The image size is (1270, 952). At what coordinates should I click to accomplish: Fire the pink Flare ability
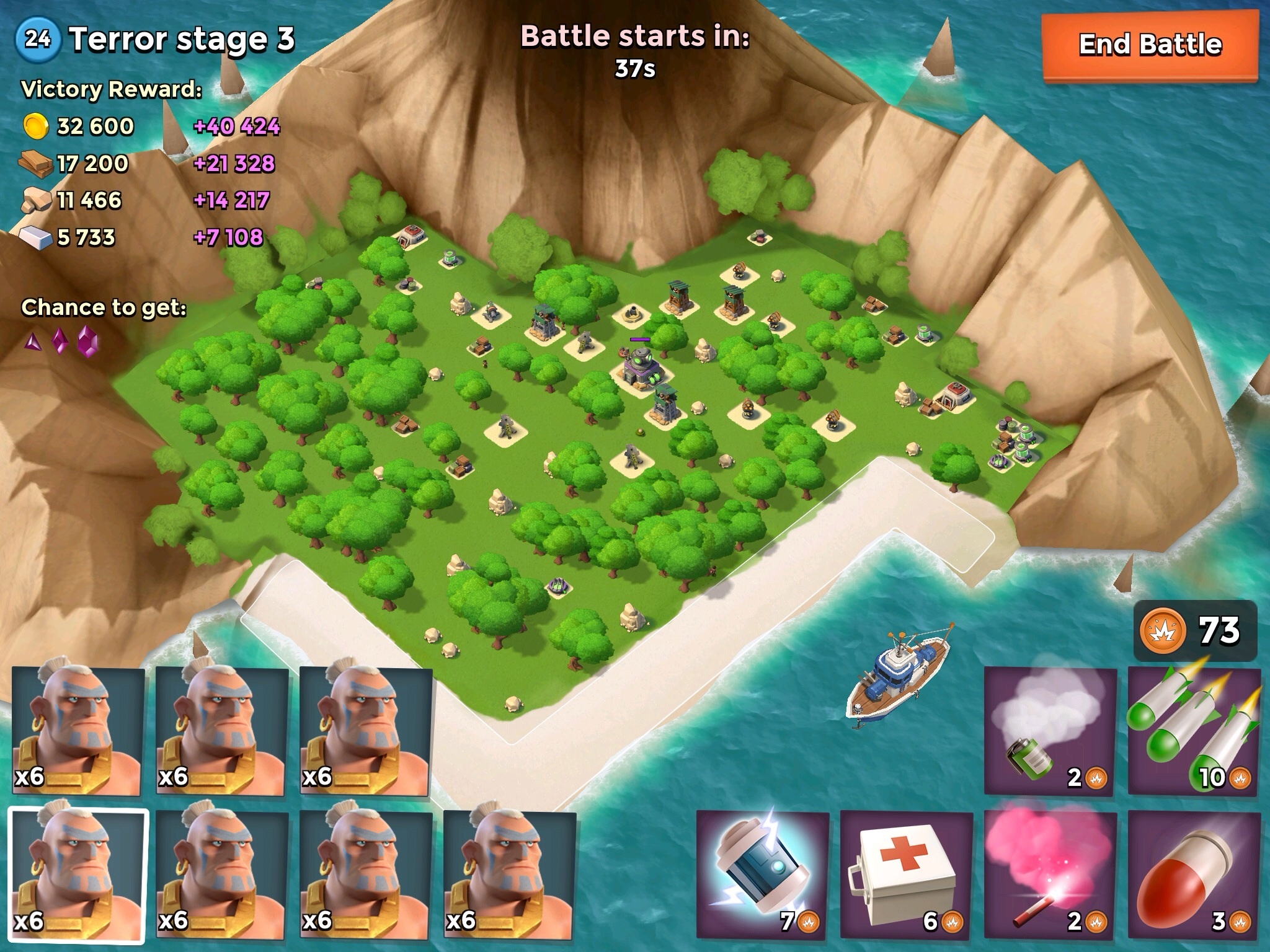(x=1050, y=874)
